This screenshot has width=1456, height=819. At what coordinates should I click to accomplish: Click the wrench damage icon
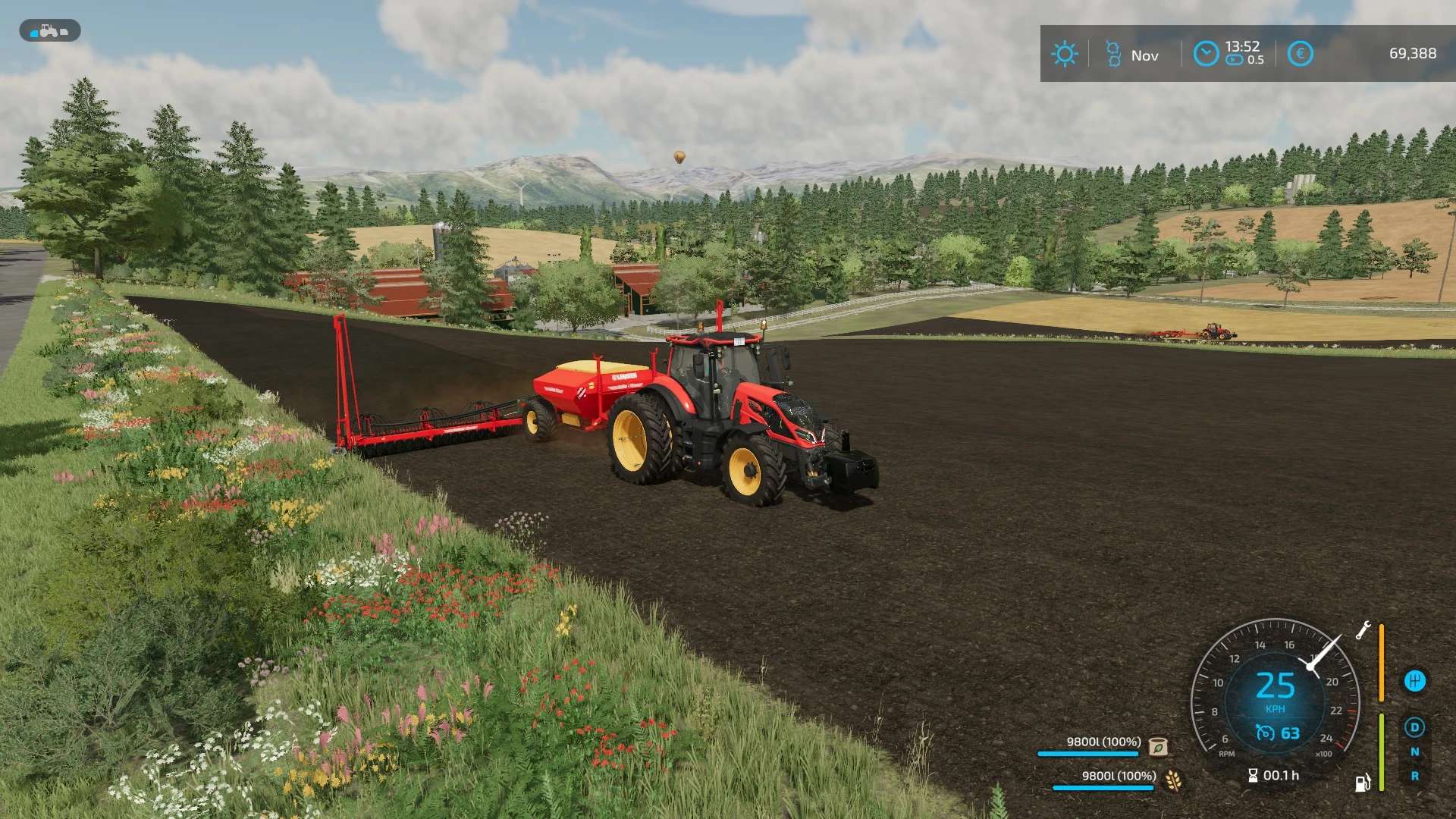click(1363, 630)
